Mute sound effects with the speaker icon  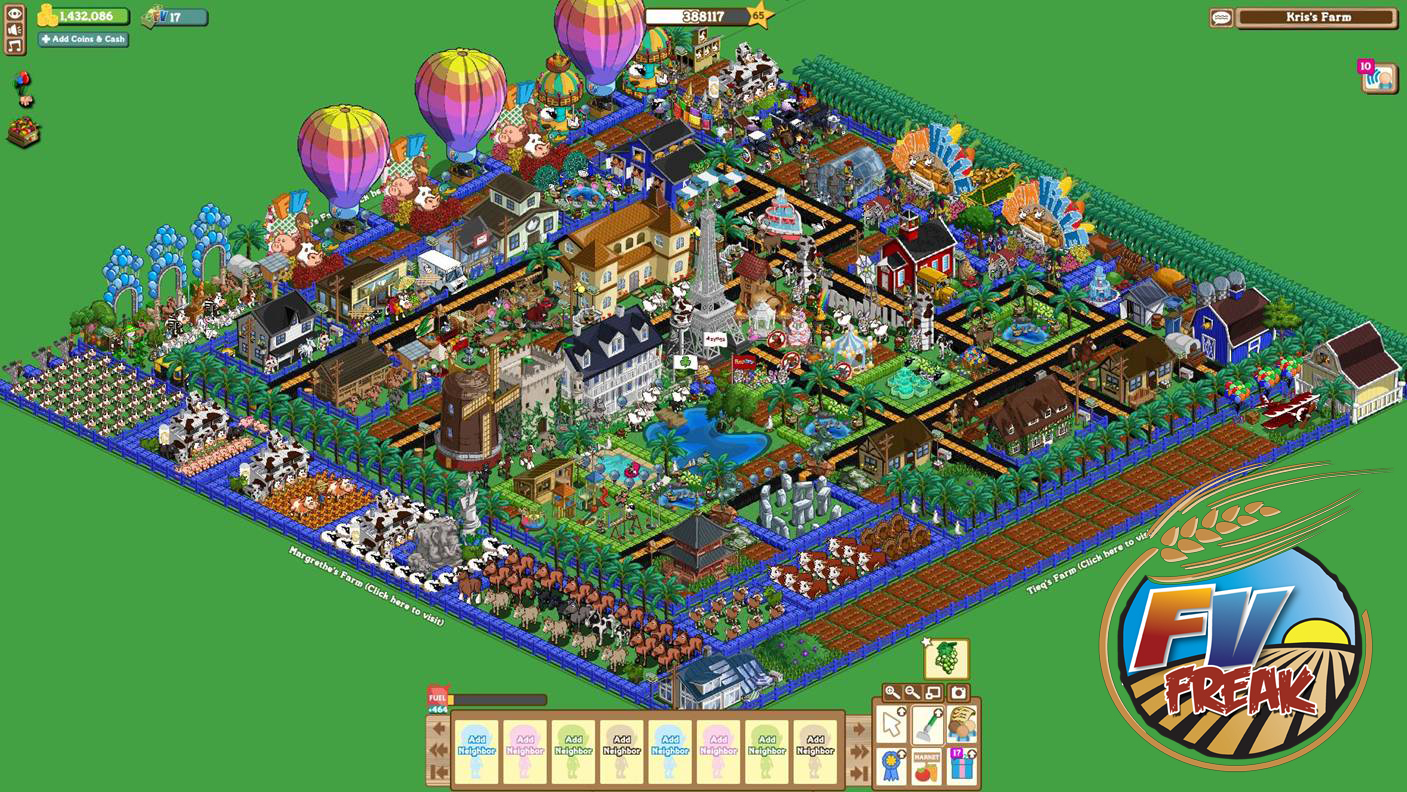coord(14,29)
